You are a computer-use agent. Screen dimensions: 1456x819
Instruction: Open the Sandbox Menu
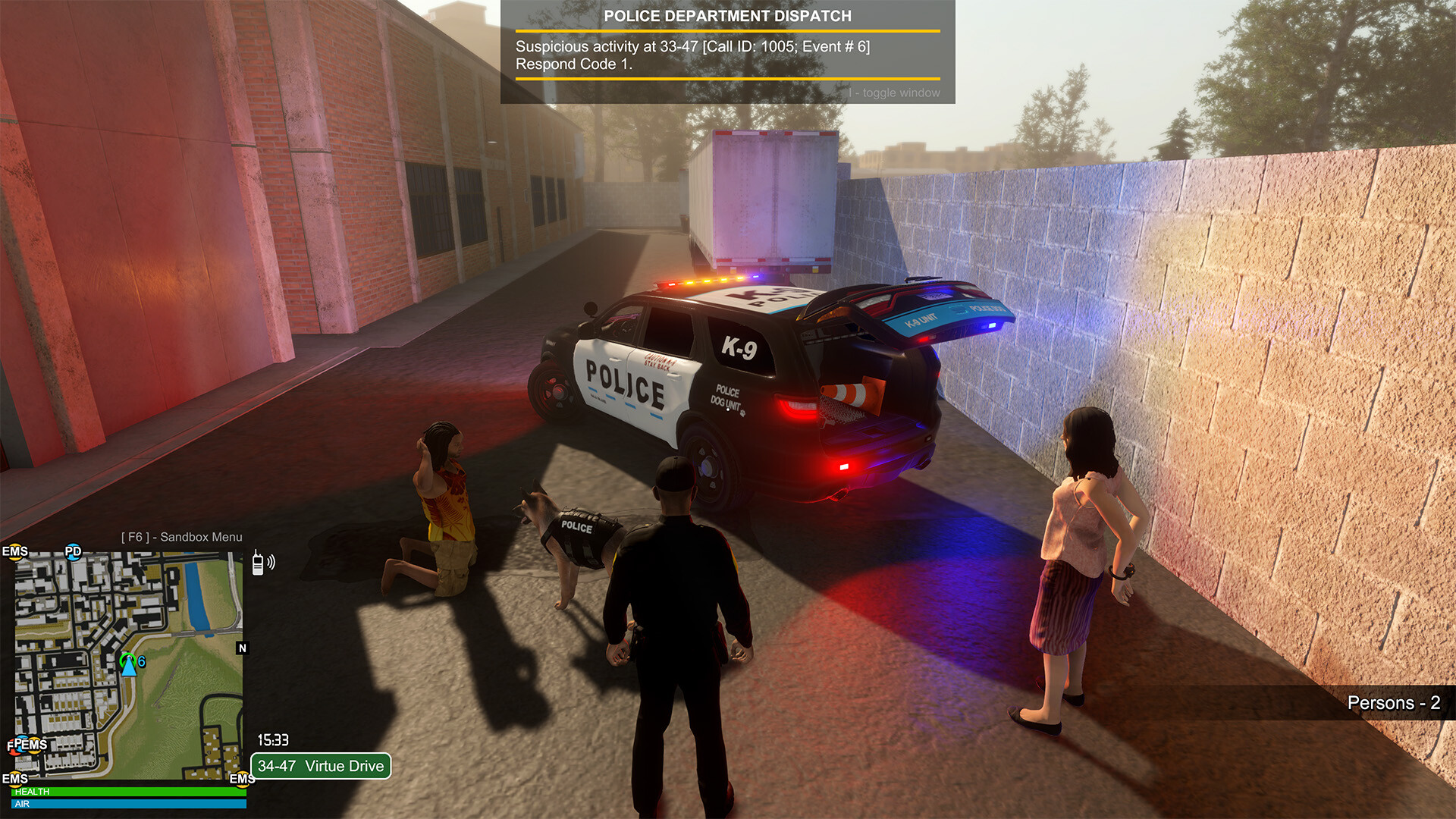click(x=182, y=537)
